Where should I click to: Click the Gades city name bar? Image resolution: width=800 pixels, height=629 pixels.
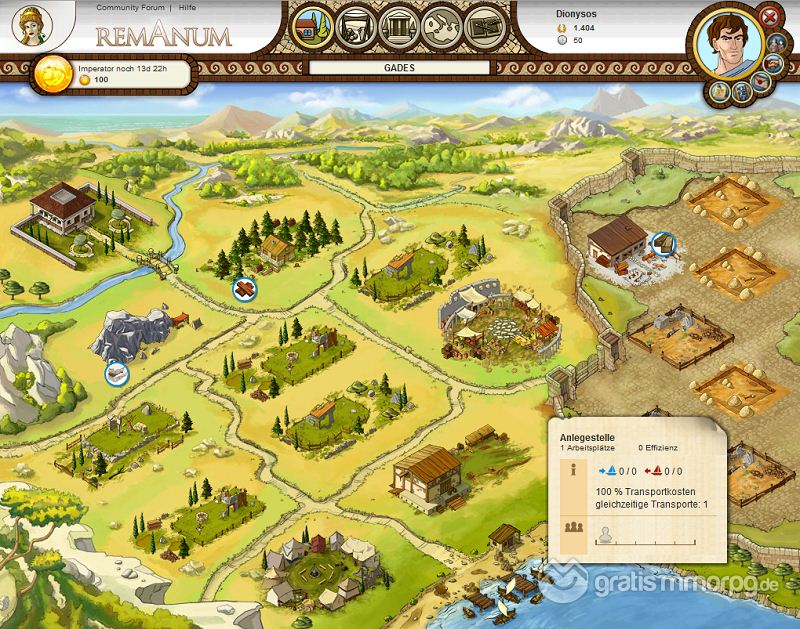pyautogui.click(x=399, y=69)
